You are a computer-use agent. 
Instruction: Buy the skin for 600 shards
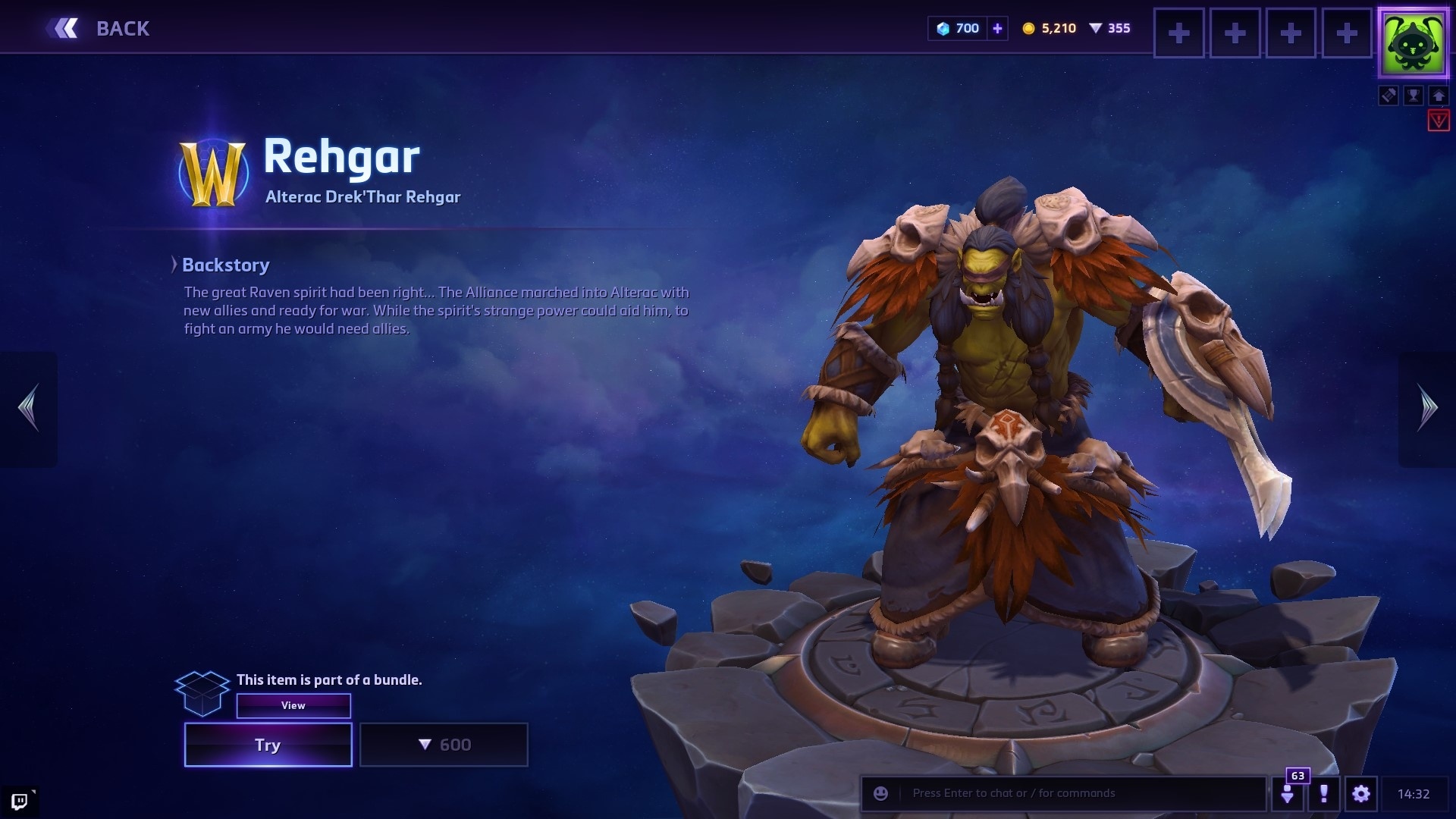point(444,745)
